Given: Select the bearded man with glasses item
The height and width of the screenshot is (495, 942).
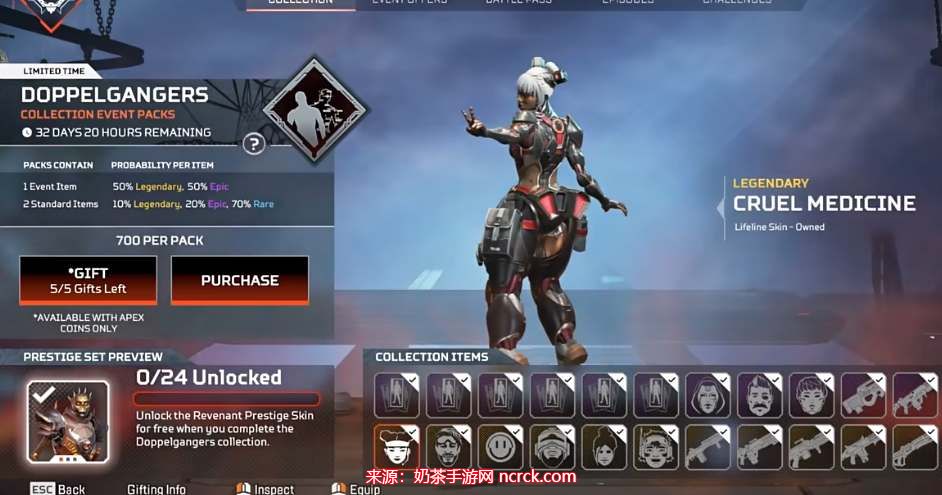Looking at the screenshot, I should point(448,447).
